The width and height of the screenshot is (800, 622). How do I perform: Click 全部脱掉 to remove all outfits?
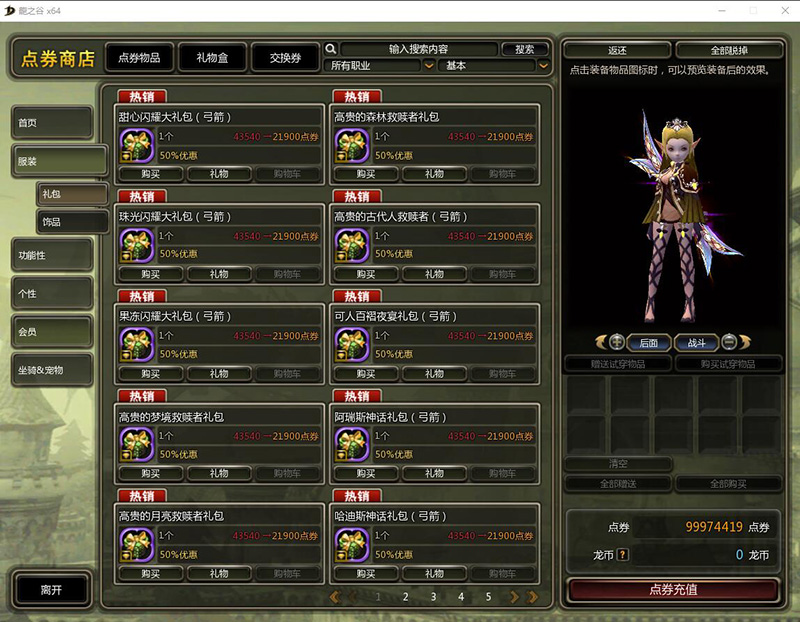click(729, 50)
